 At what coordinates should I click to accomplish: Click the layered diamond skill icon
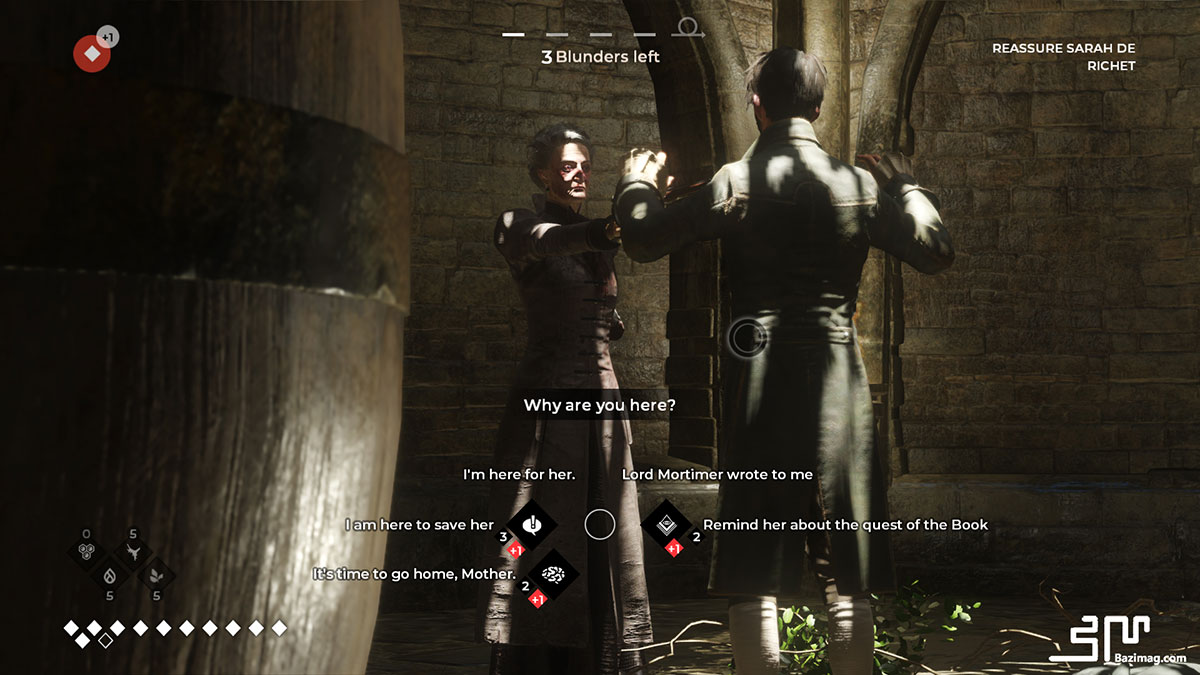click(x=666, y=524)
